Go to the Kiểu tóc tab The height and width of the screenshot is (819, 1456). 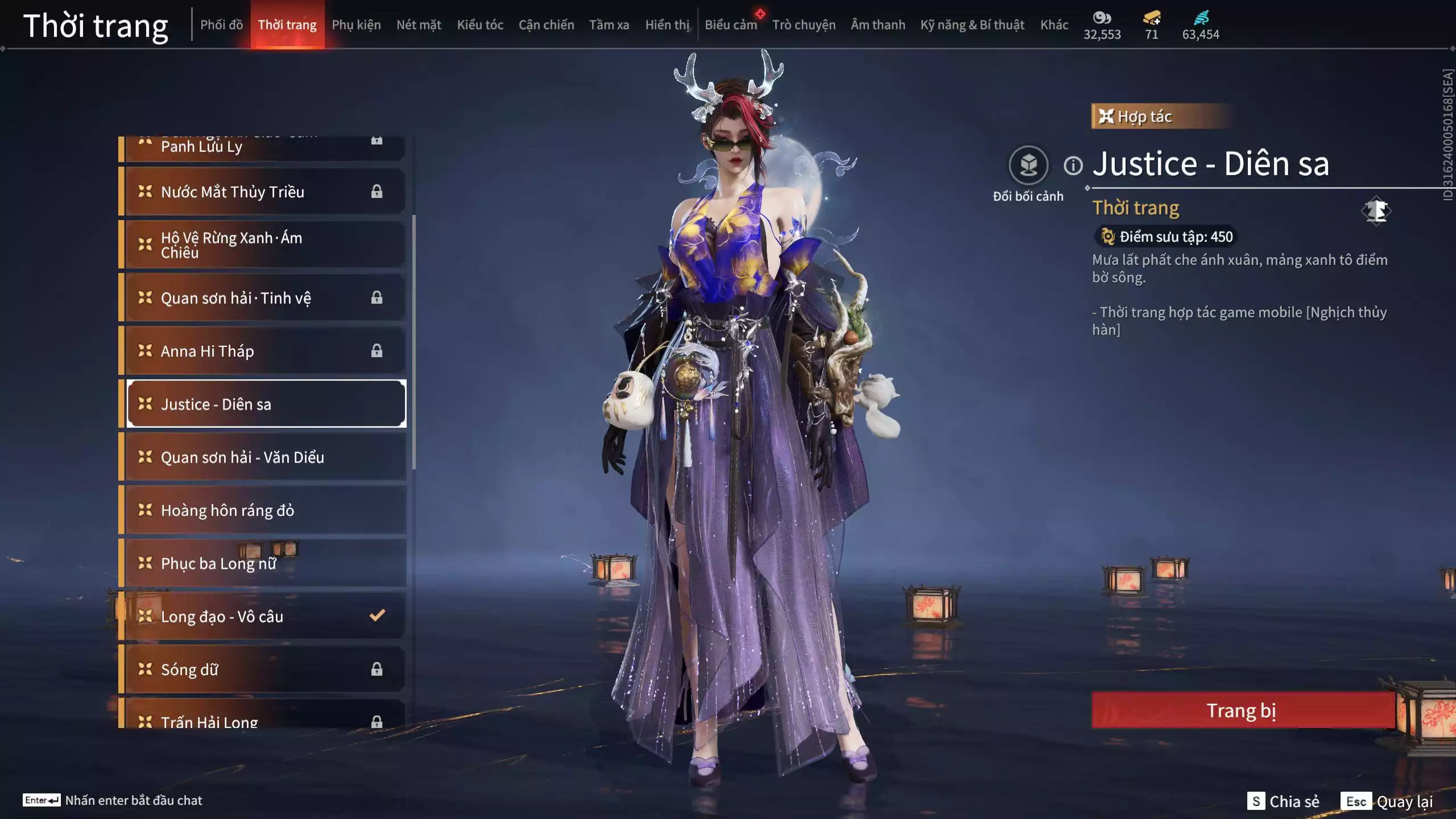(480, 25)
